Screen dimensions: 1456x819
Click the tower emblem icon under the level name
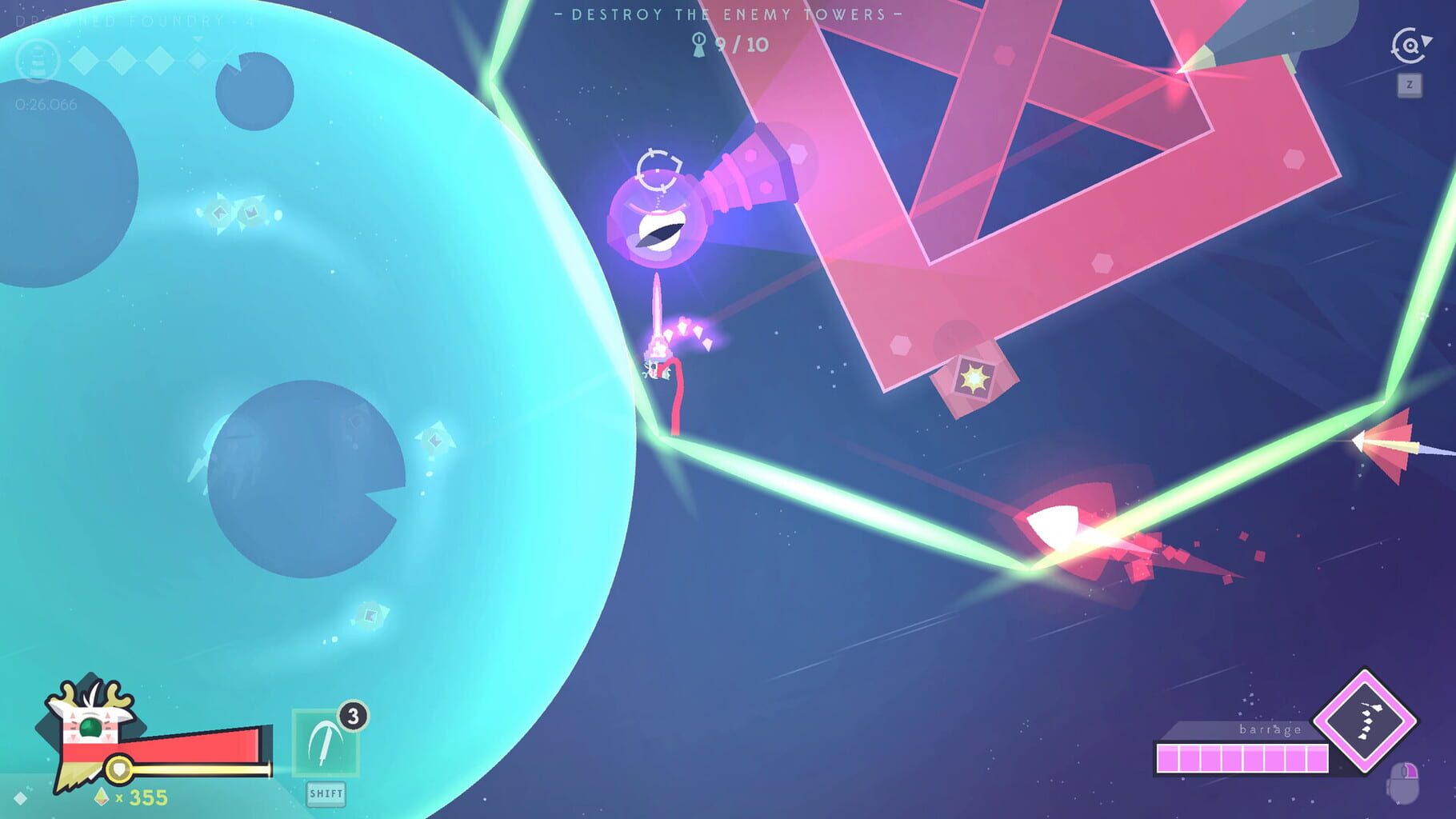pos(38,61)
